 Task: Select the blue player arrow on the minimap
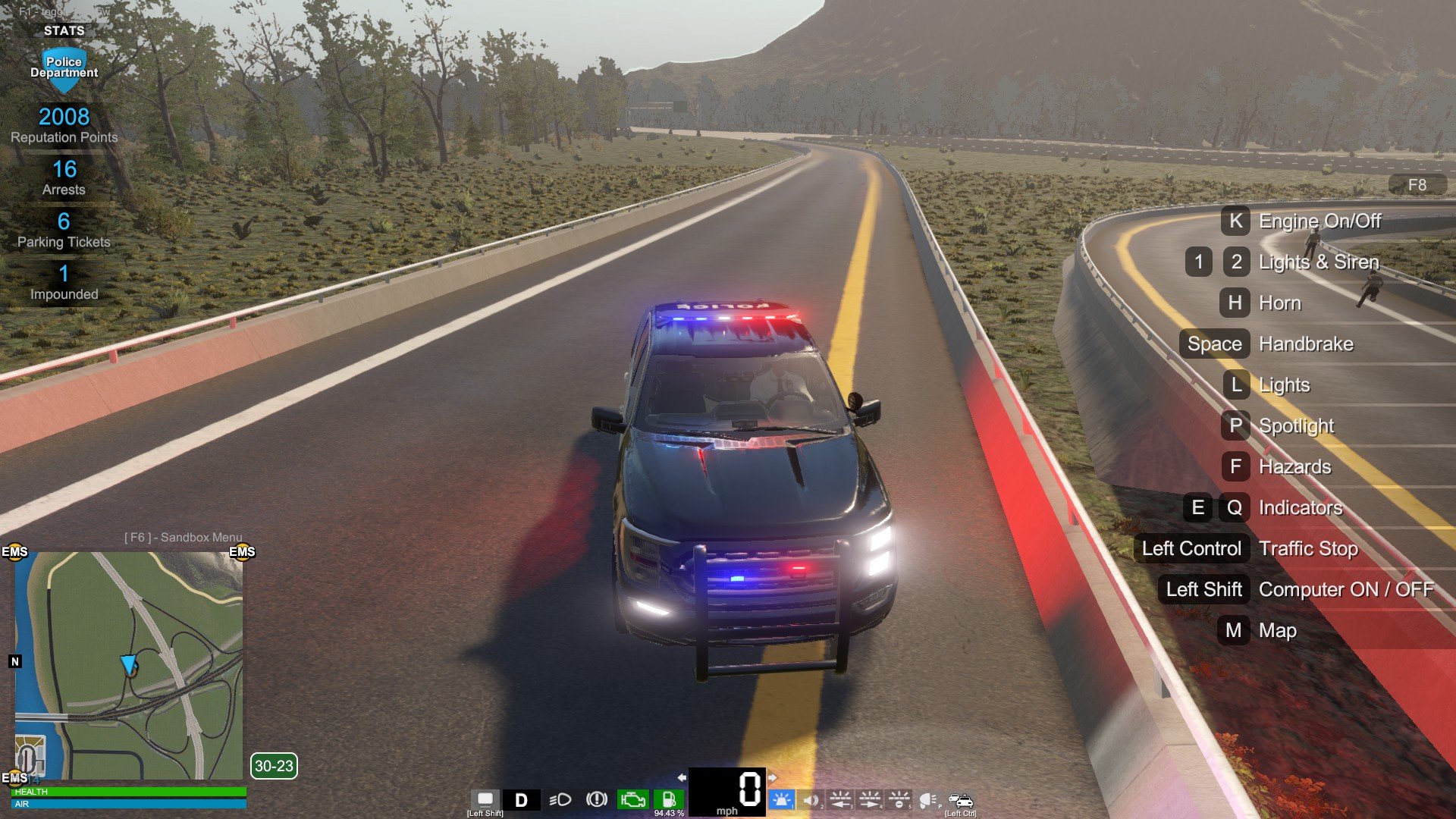[x=128, y=665]
